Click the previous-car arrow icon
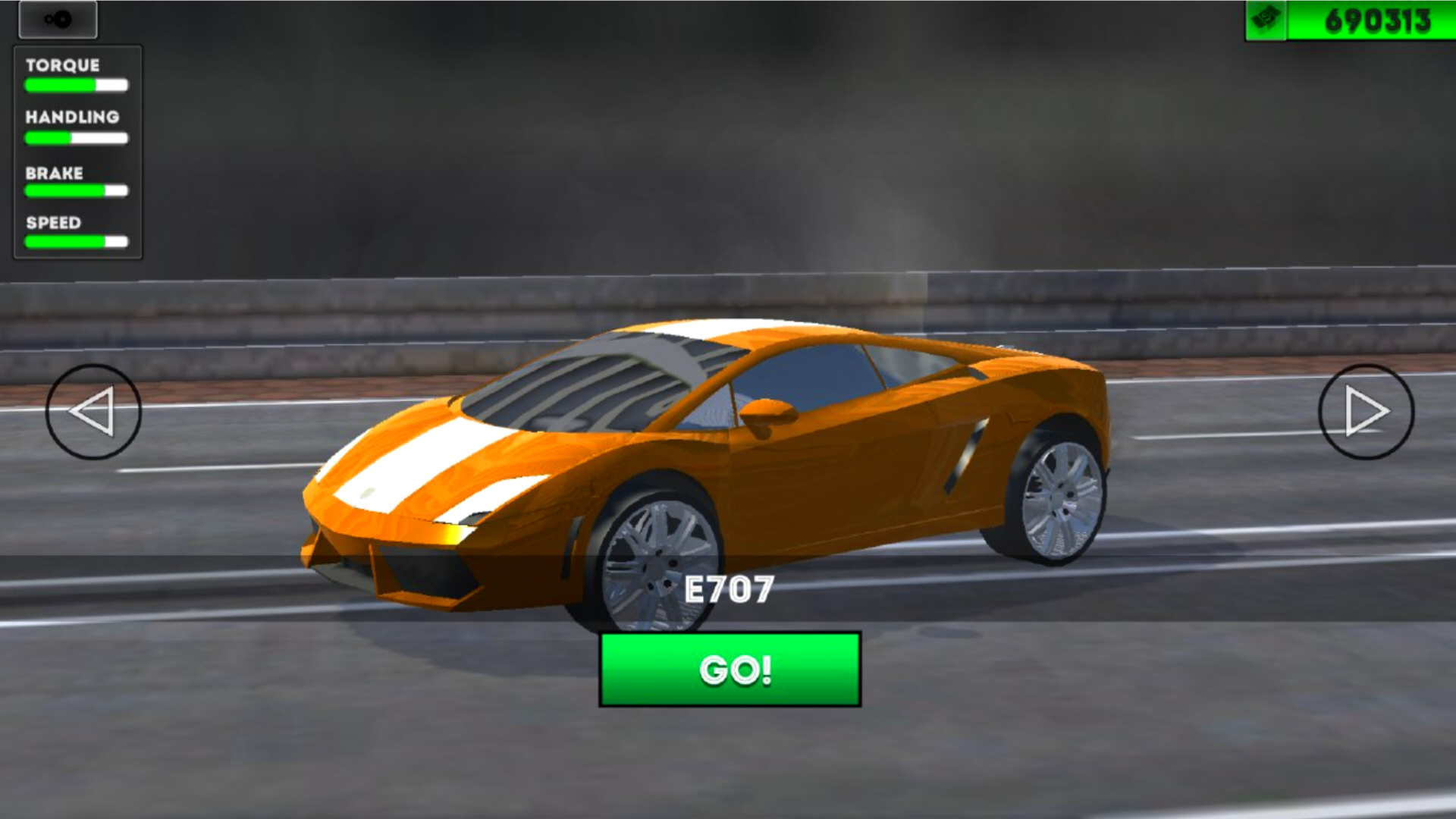 tap(91, 412)
